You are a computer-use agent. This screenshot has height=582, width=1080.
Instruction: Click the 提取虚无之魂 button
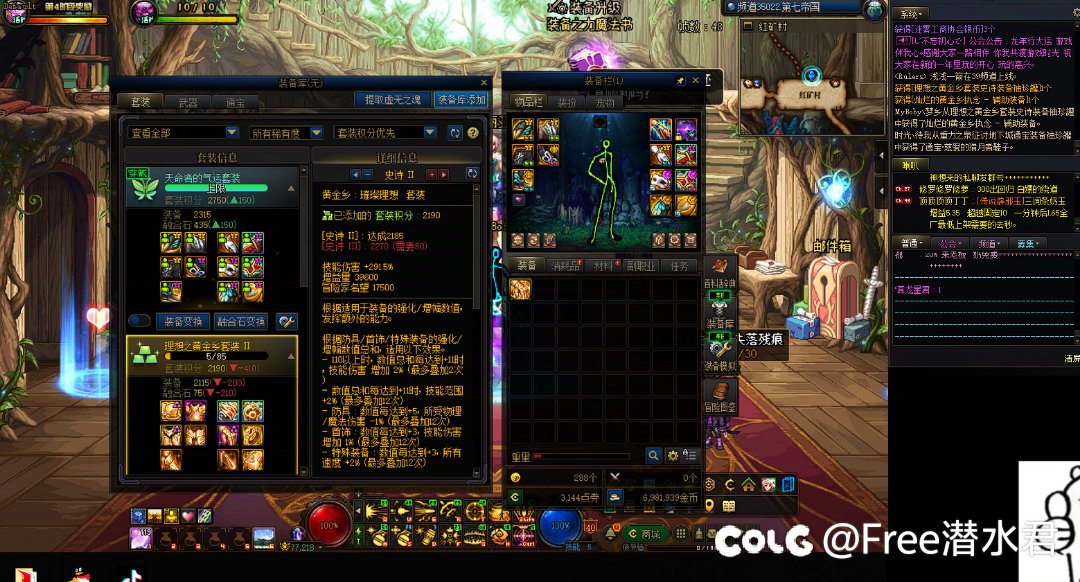[x=393, y=100]
